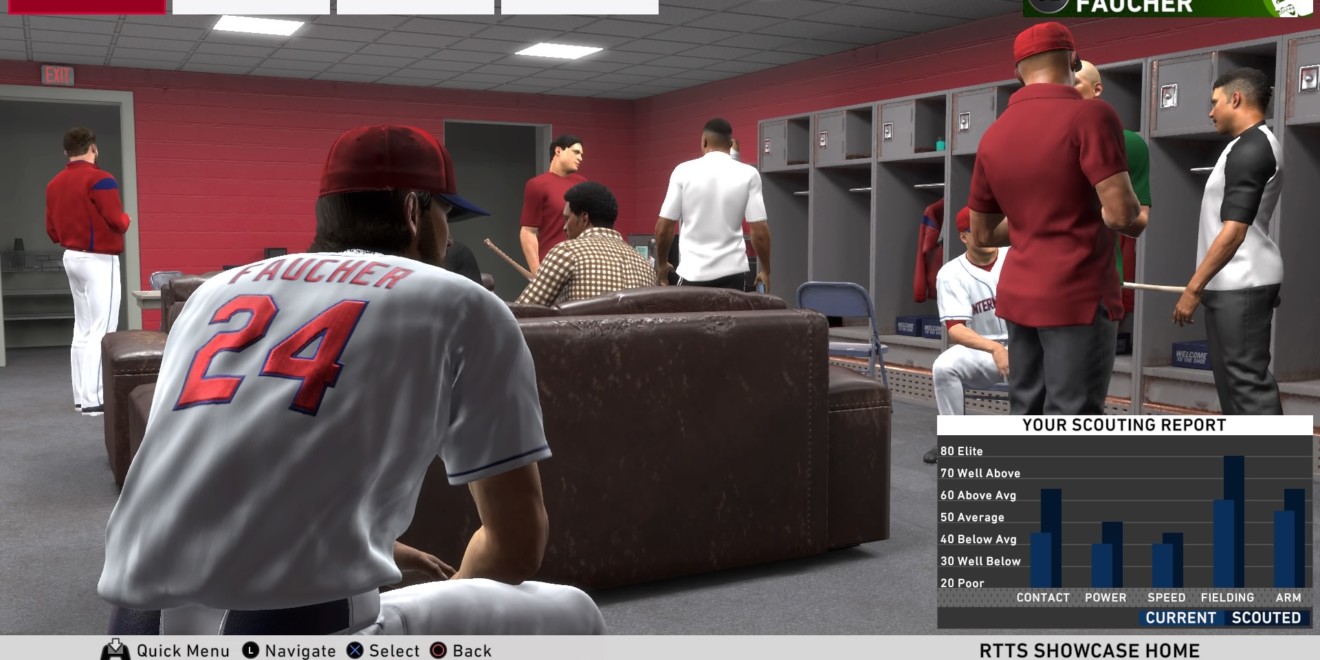Open the Faucher player banner
Screen dimensions: 1320x660
click(1167, 7)
